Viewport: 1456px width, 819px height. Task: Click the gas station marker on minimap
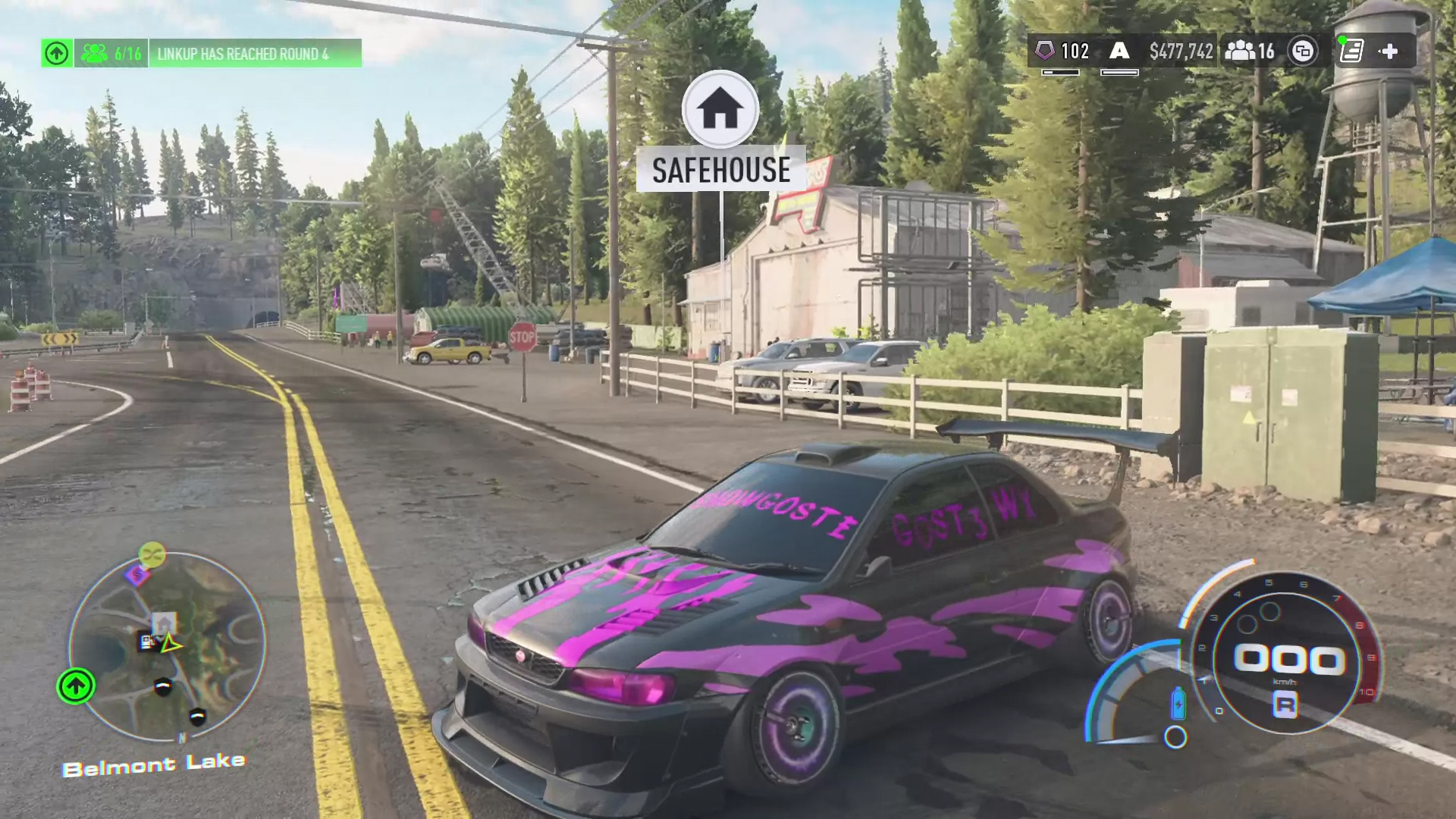(147, 642)
